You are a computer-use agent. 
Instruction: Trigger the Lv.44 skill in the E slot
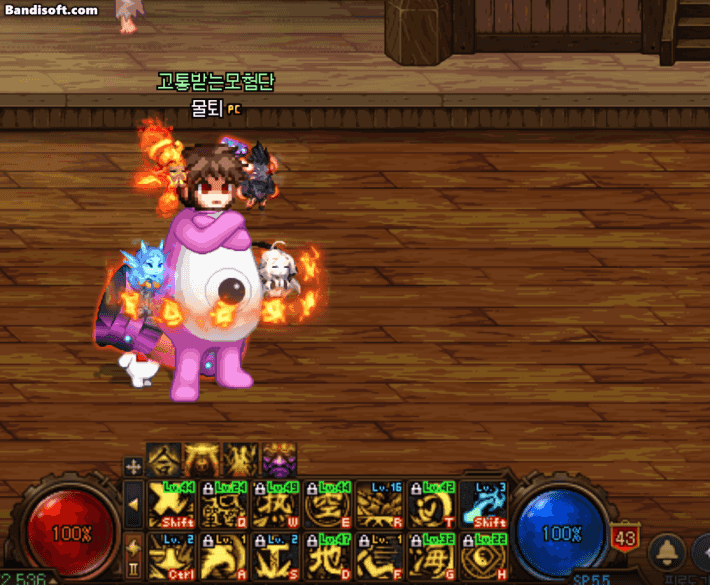click(x=328, y=503)
